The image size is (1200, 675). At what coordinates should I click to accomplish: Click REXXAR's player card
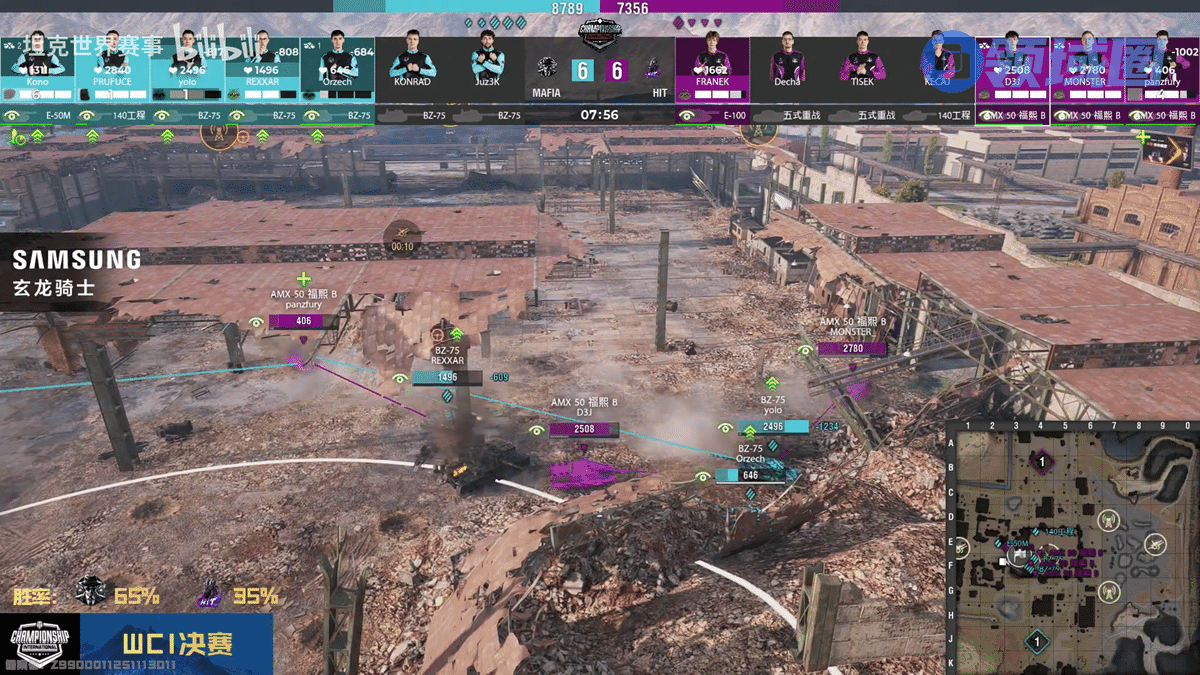262,68
